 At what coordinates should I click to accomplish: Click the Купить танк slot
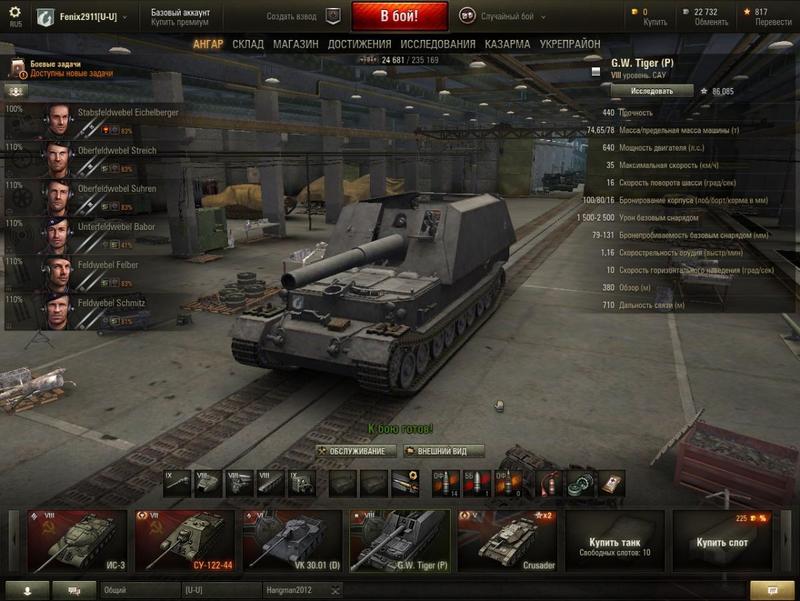(x=615, y=540)
